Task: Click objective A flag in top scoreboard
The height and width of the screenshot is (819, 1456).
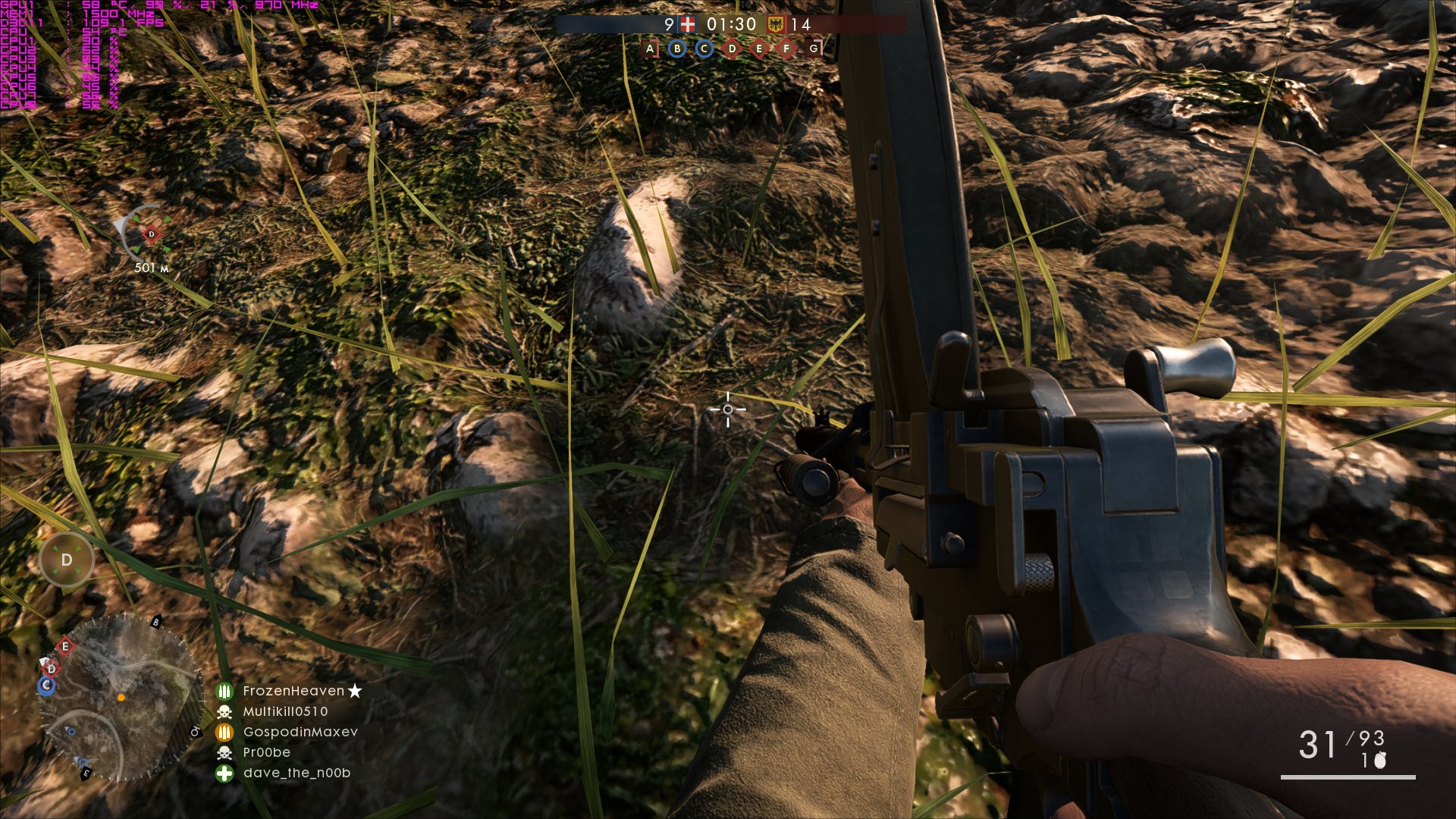Action: coord(650,49)
